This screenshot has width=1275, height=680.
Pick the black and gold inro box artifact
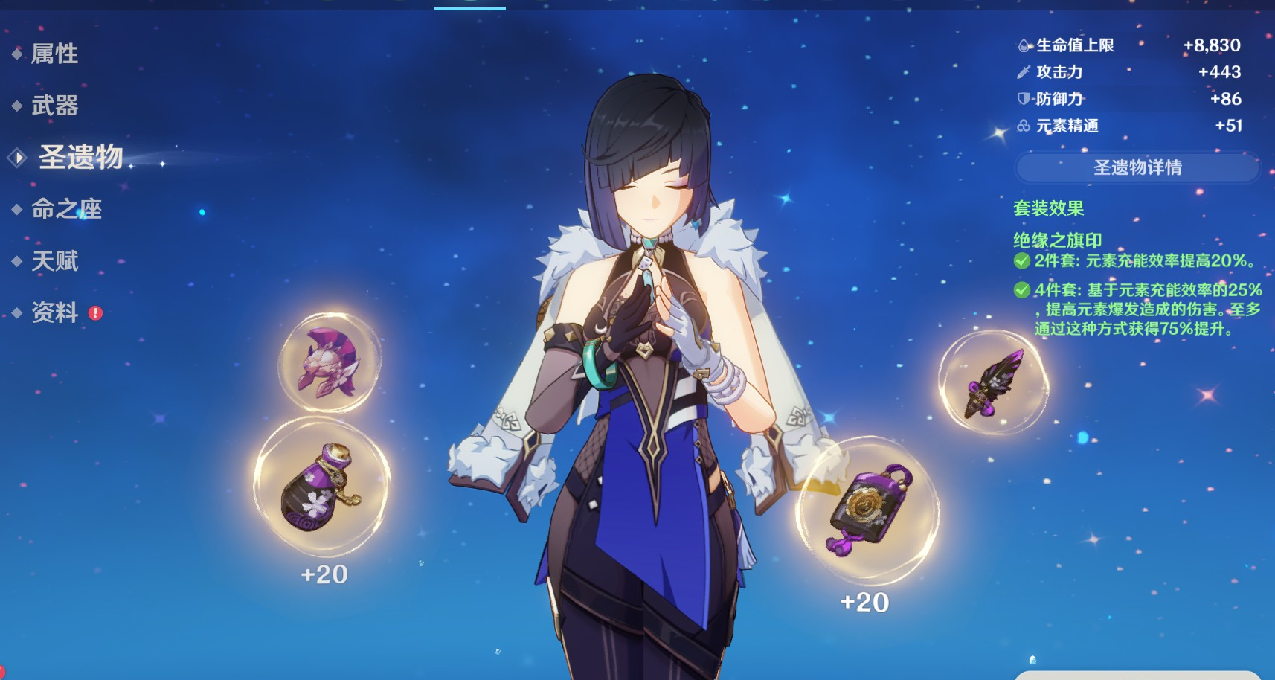(x=866, y=510)
